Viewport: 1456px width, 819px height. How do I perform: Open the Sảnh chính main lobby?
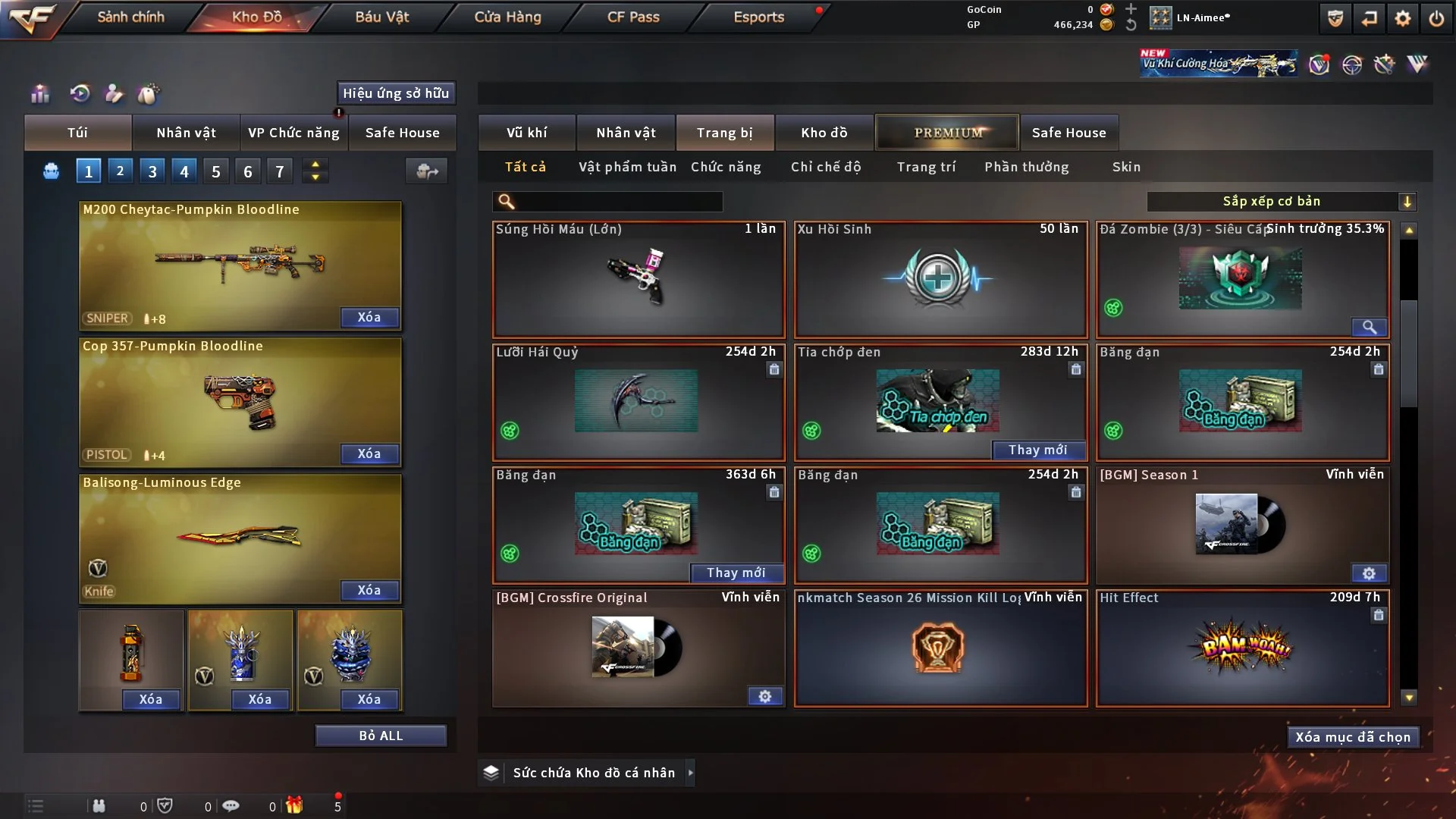tap(130, 17)
